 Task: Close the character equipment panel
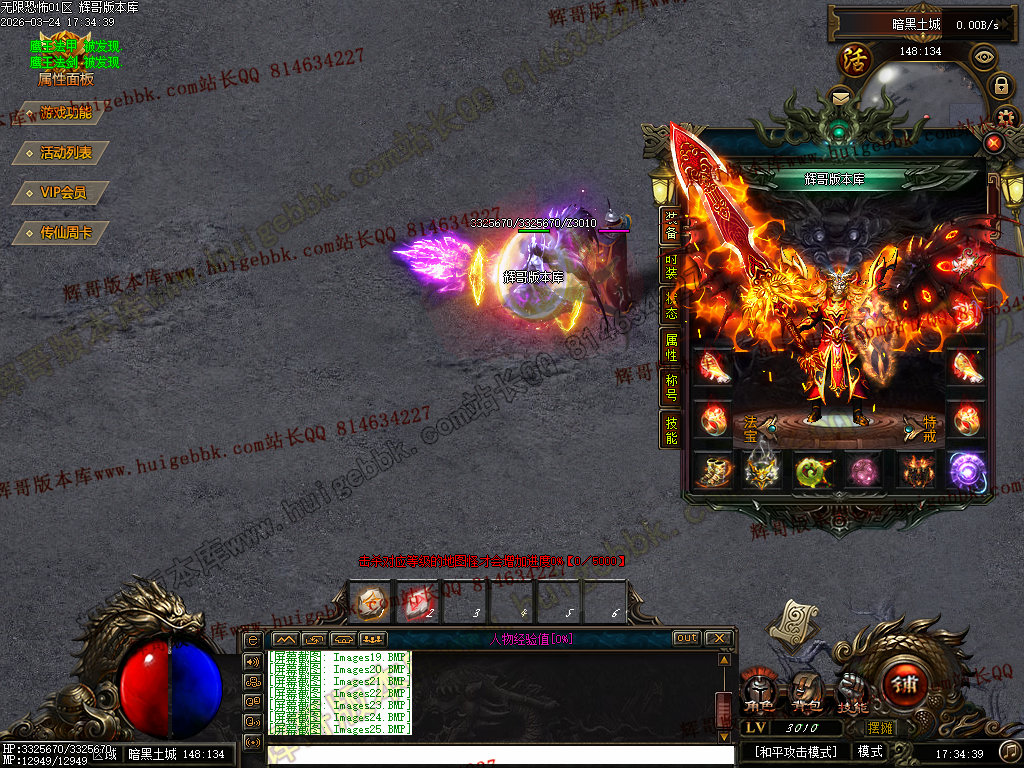(x=993, y=143)
